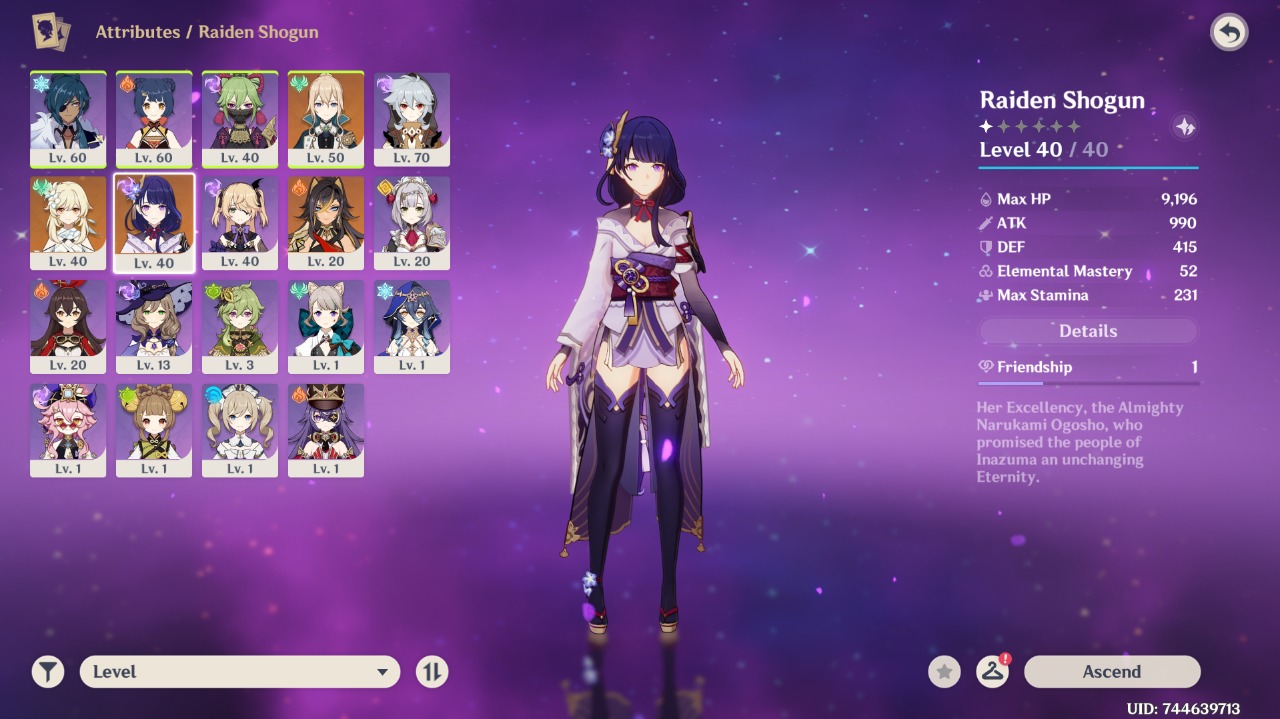Mark character as favorite with star button

click(x=944, y=672)
